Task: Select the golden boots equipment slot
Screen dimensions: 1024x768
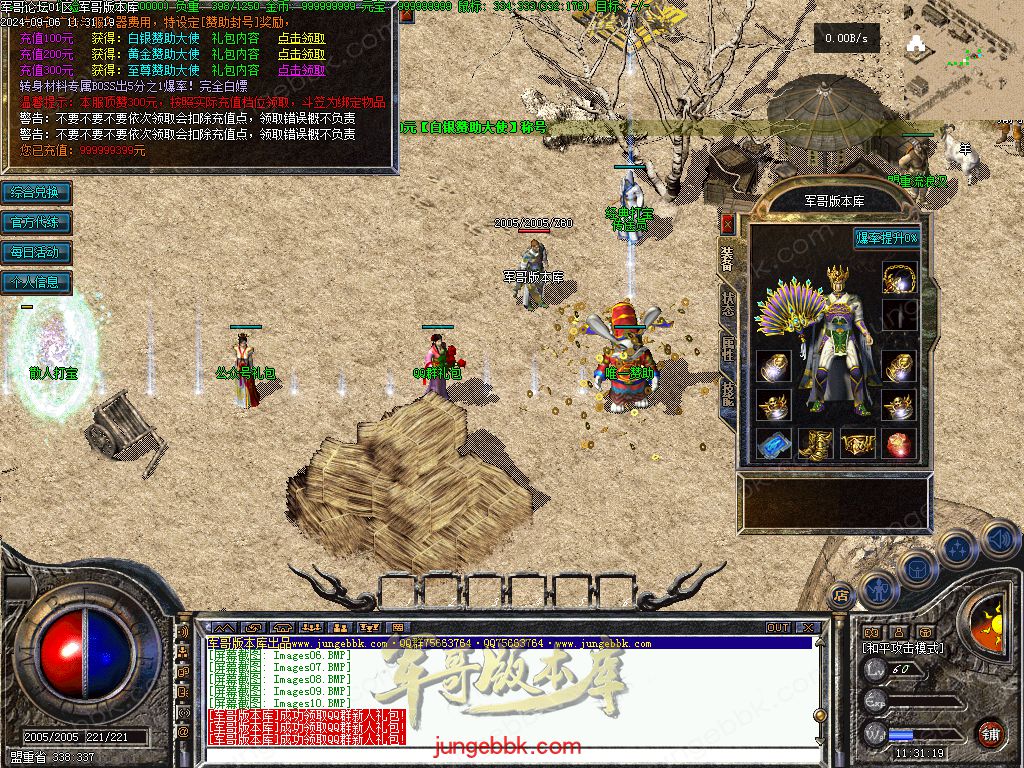Action: (x=815, y=443)
